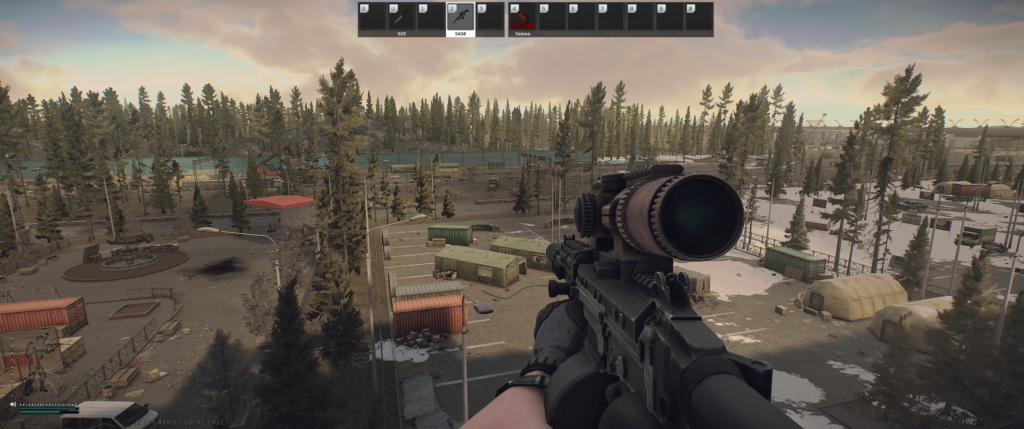Click the speaker volume icon
The width and height of the screenshot is (1024, 429).
(x=13, y=404)
